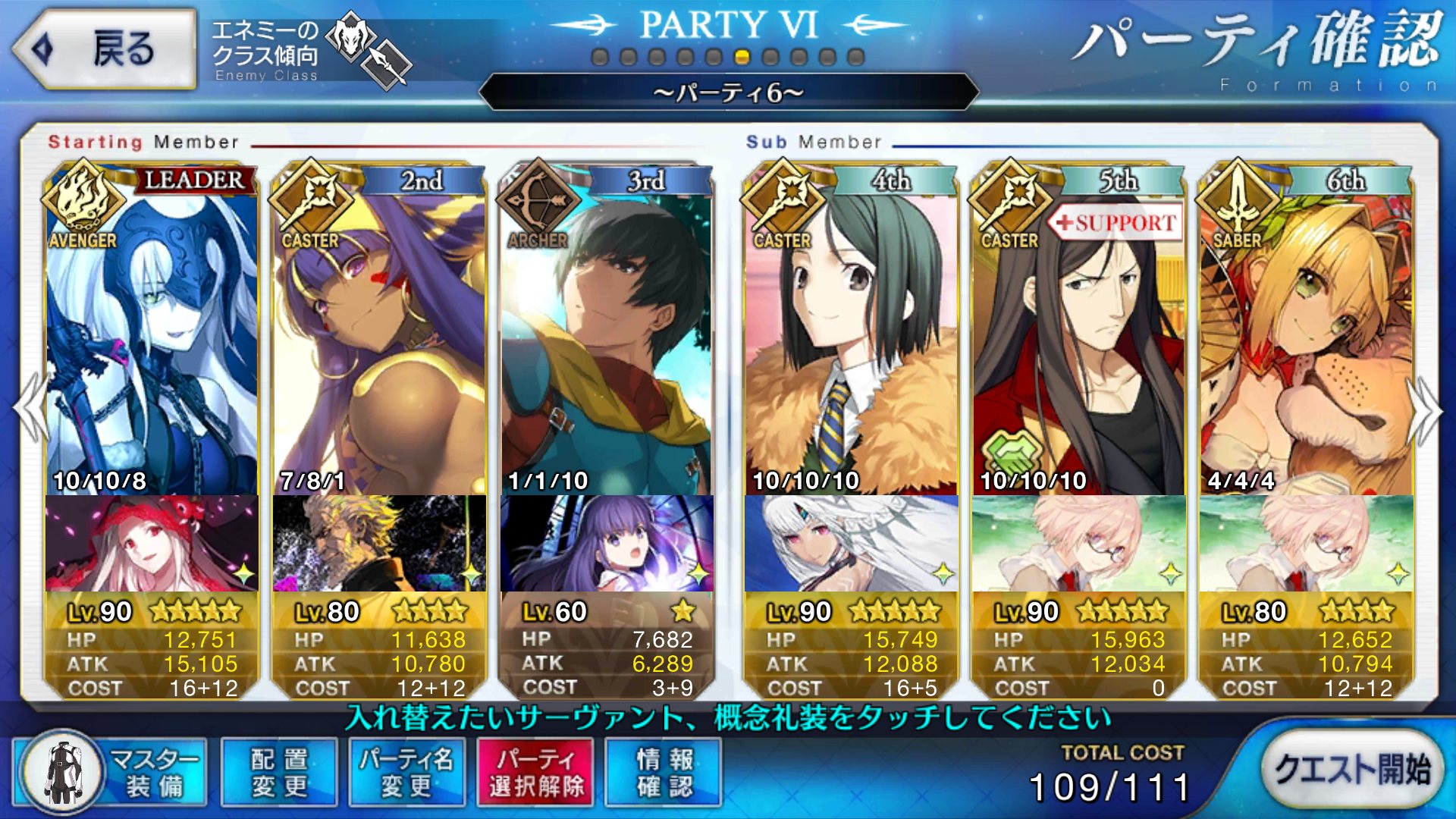Start the quest with クエスト開始
Screen dimensions: 1456x819
pos(1352,770)
